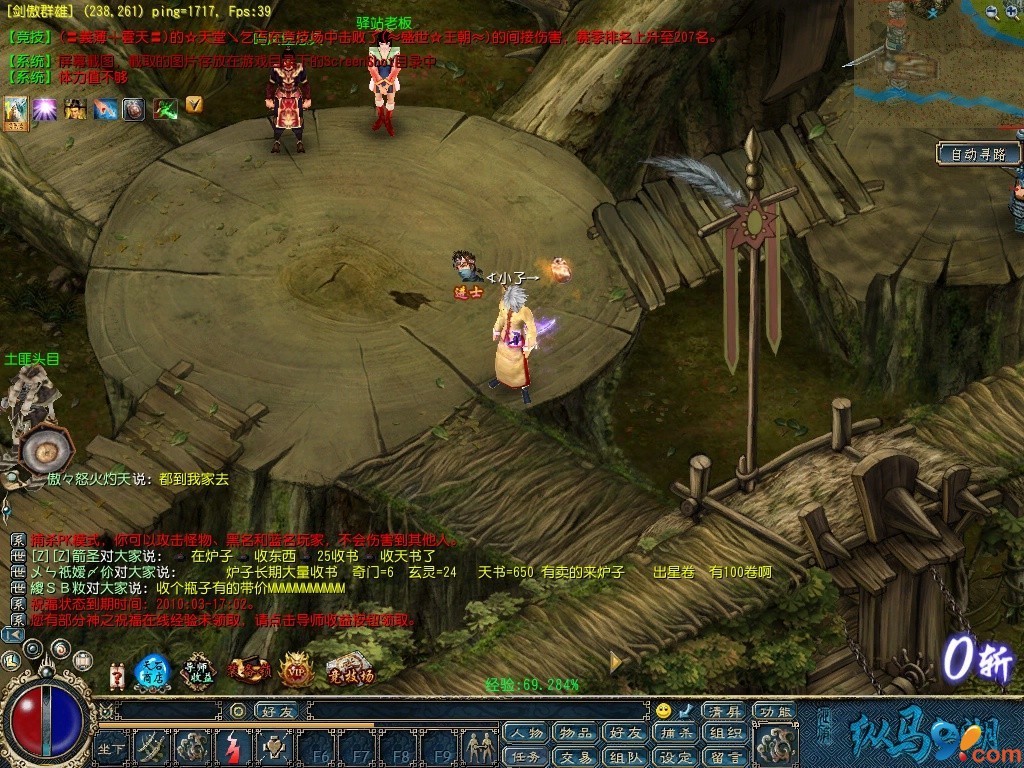
Task: Click the 好友 button beside the chat input
Action: pos(278,711)
